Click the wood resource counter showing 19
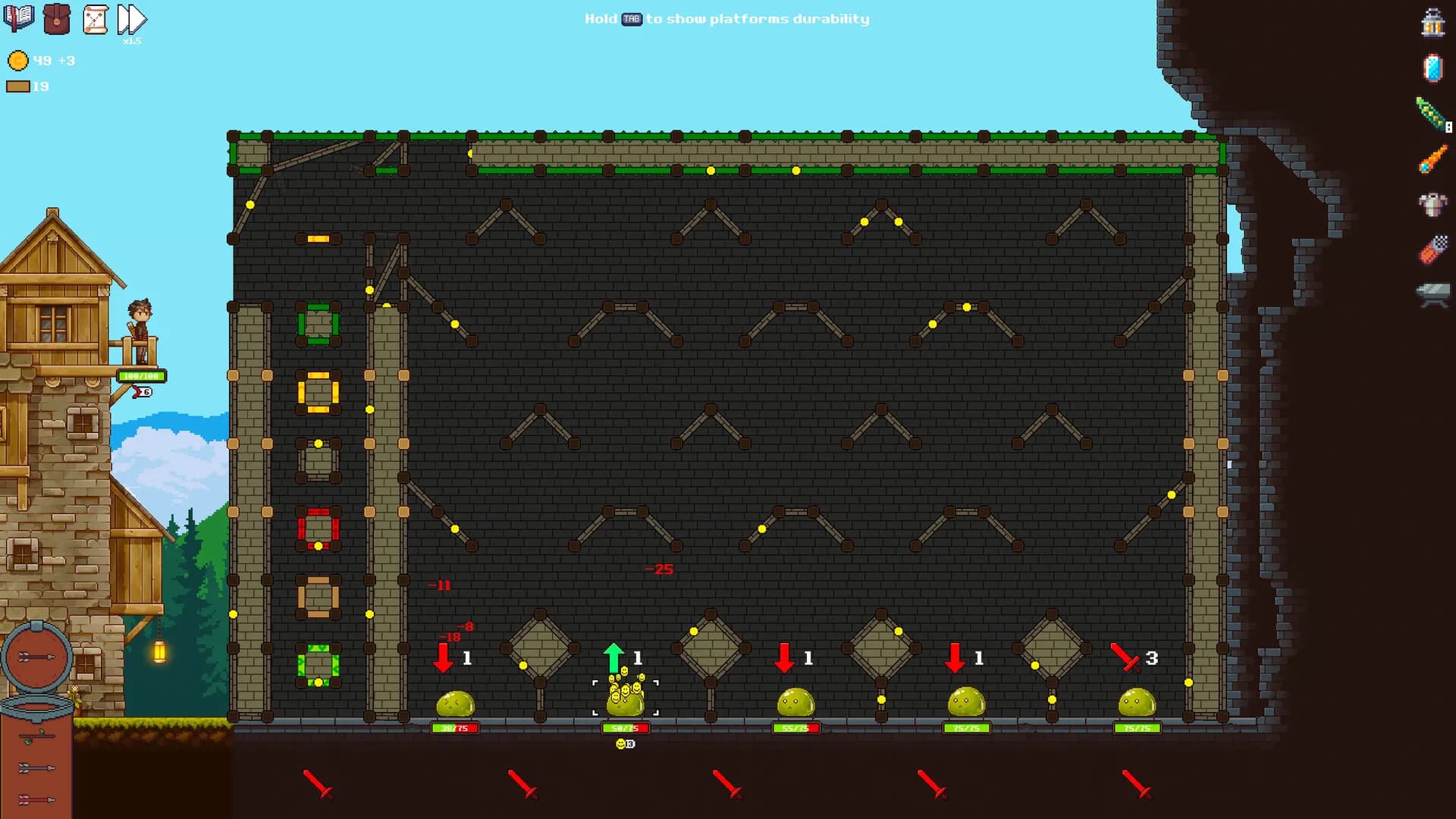1456x819 pixels. tap(30, 86)
